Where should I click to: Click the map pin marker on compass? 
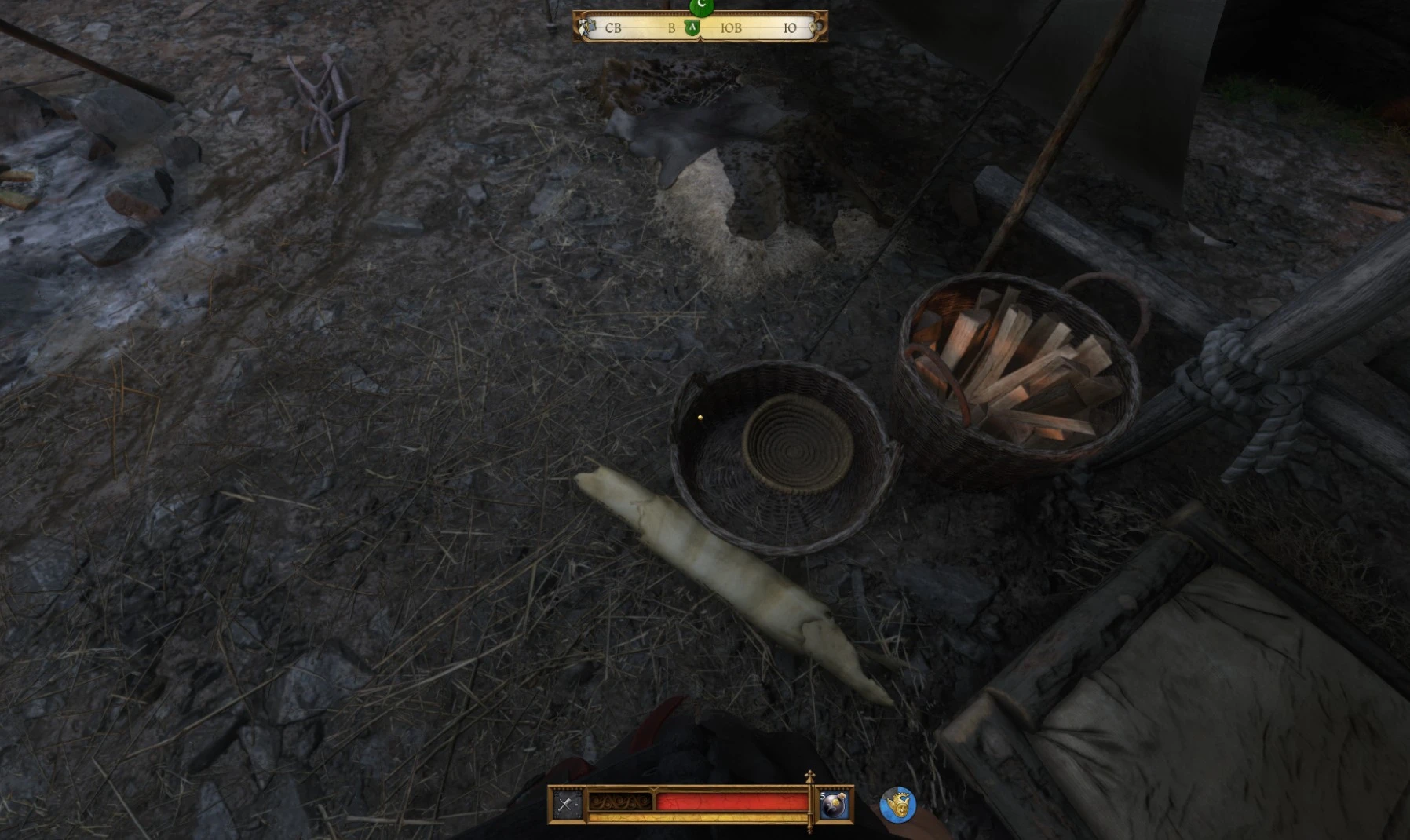(816, 28)
